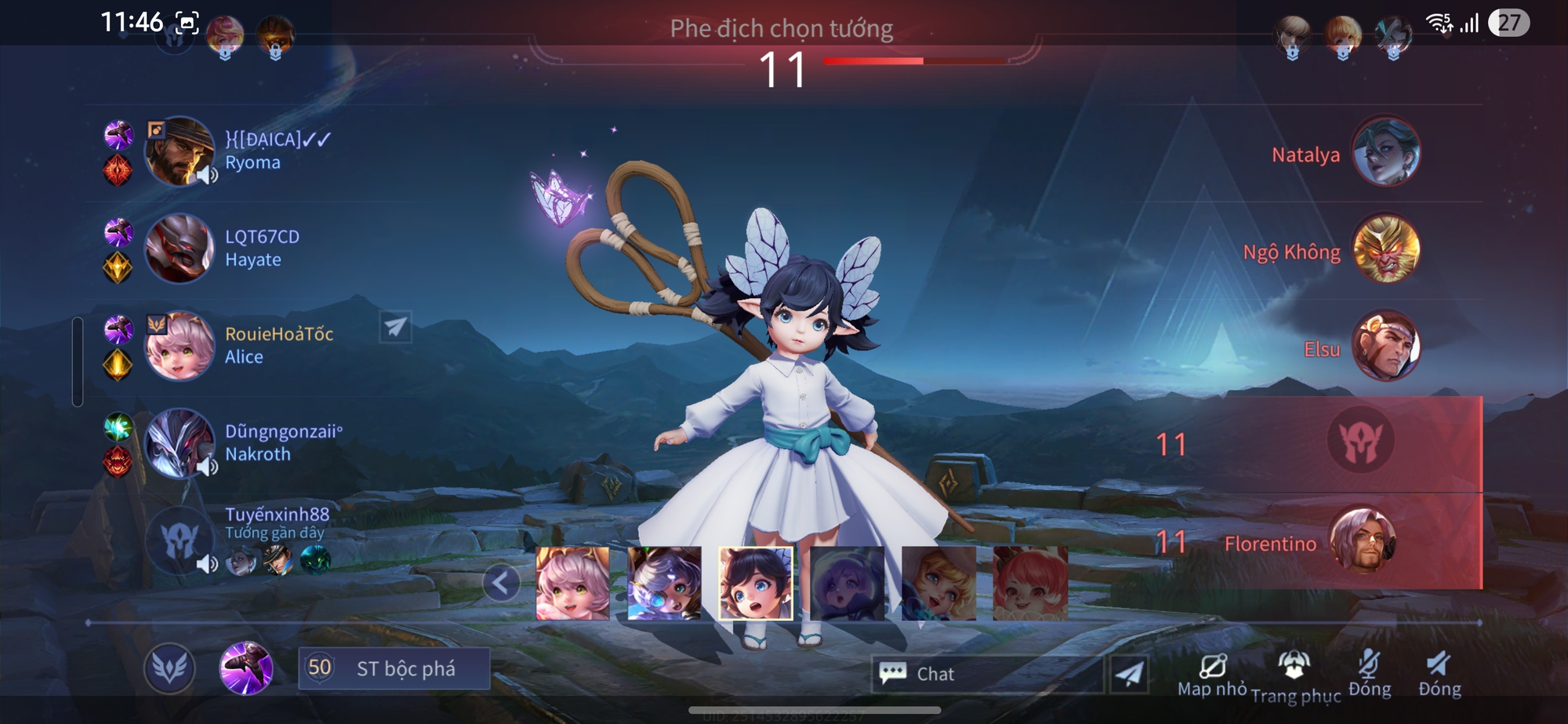Change the purple summoner spell icon
1568x724 pixels.
pos(246,668)
